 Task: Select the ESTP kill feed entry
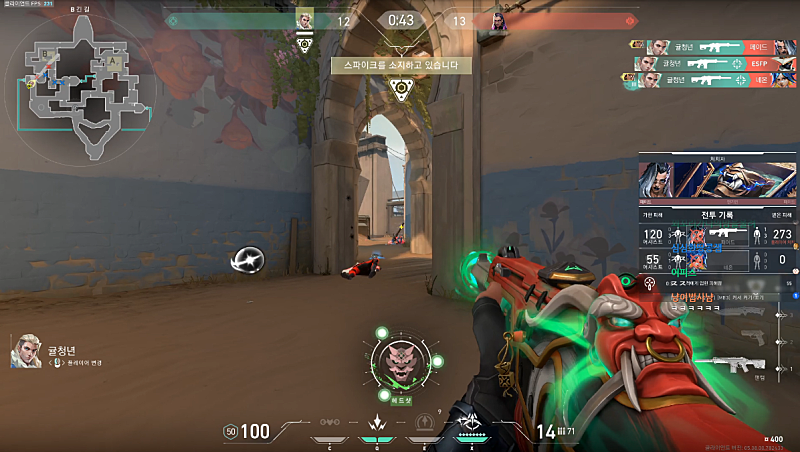[714, 64]
